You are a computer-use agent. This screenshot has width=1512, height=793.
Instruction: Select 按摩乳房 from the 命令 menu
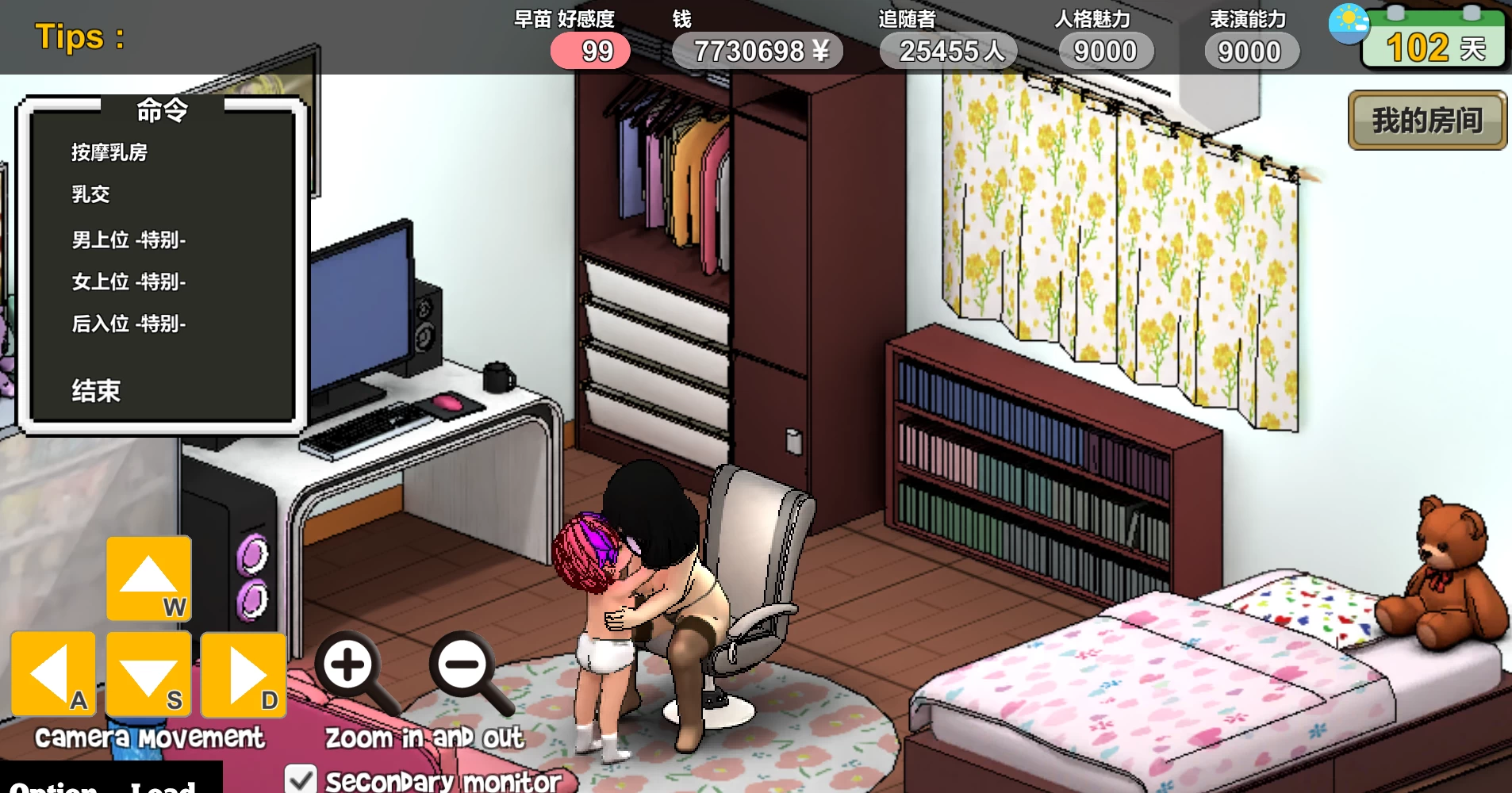[108, 152]
